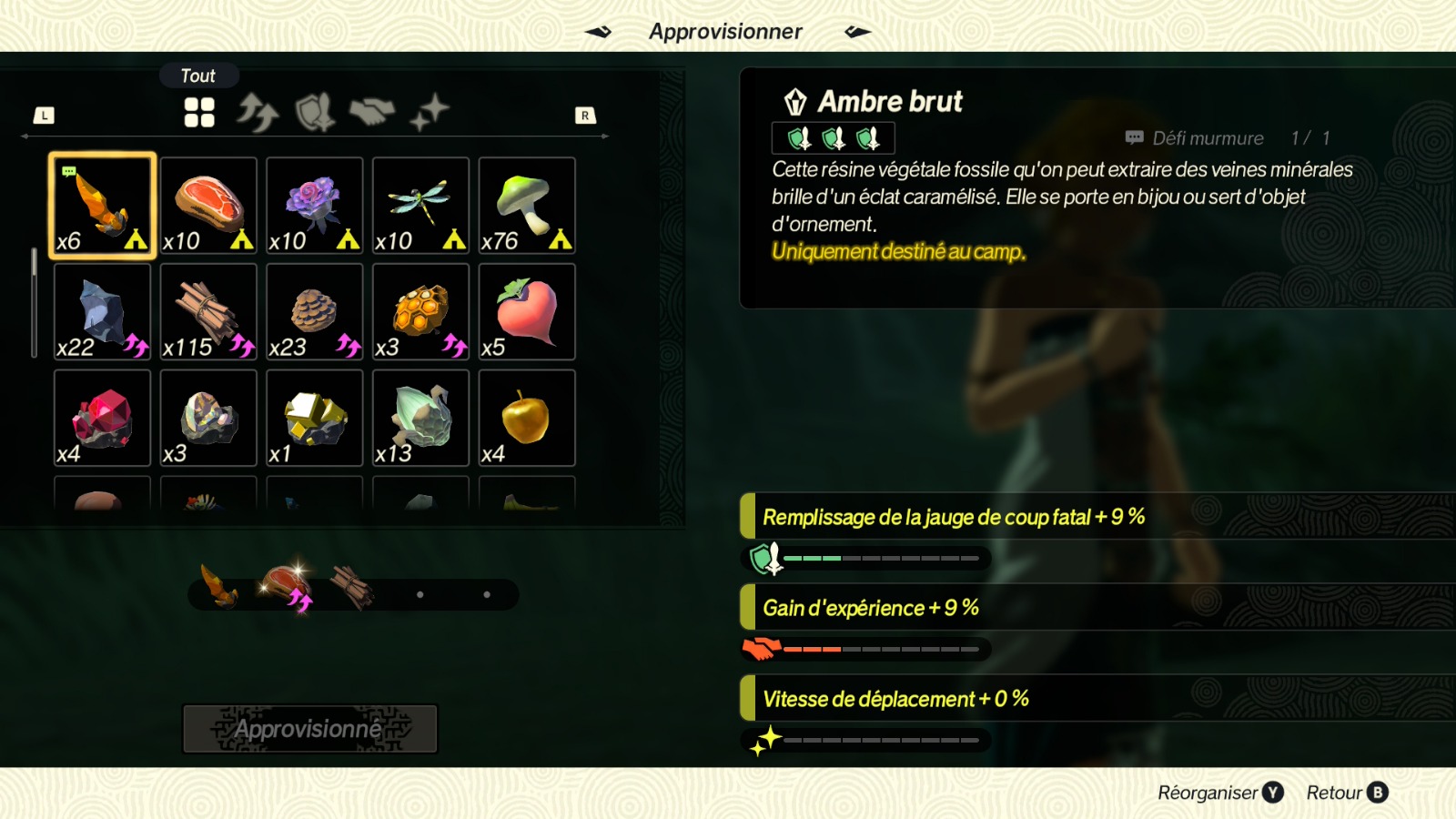Viewport: 1456px width, 819px height.
Task: Choose the flint stone slot
Action: click(102, 312)
